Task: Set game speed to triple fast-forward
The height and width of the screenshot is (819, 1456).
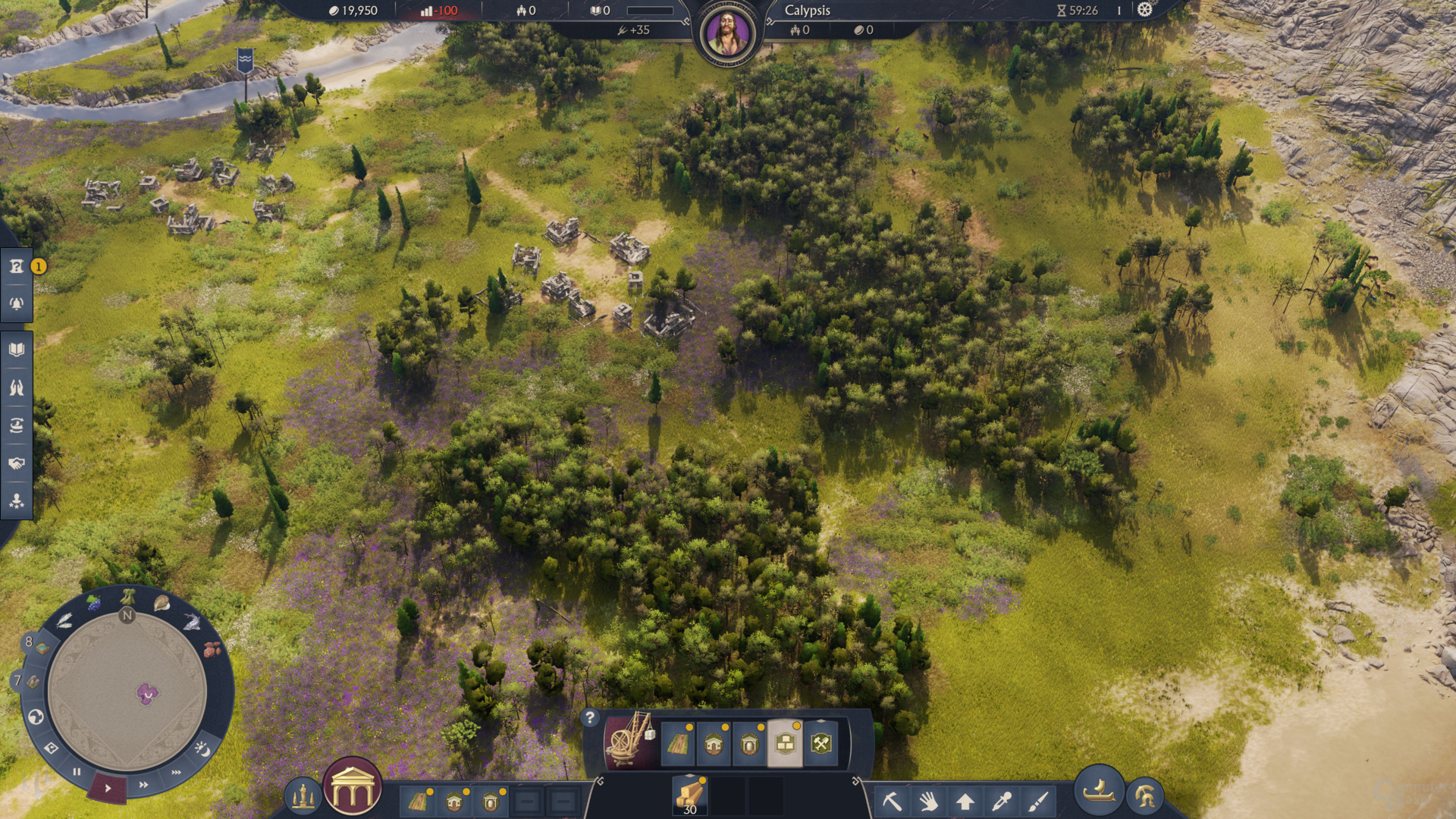Action: [x=176, y=773]
